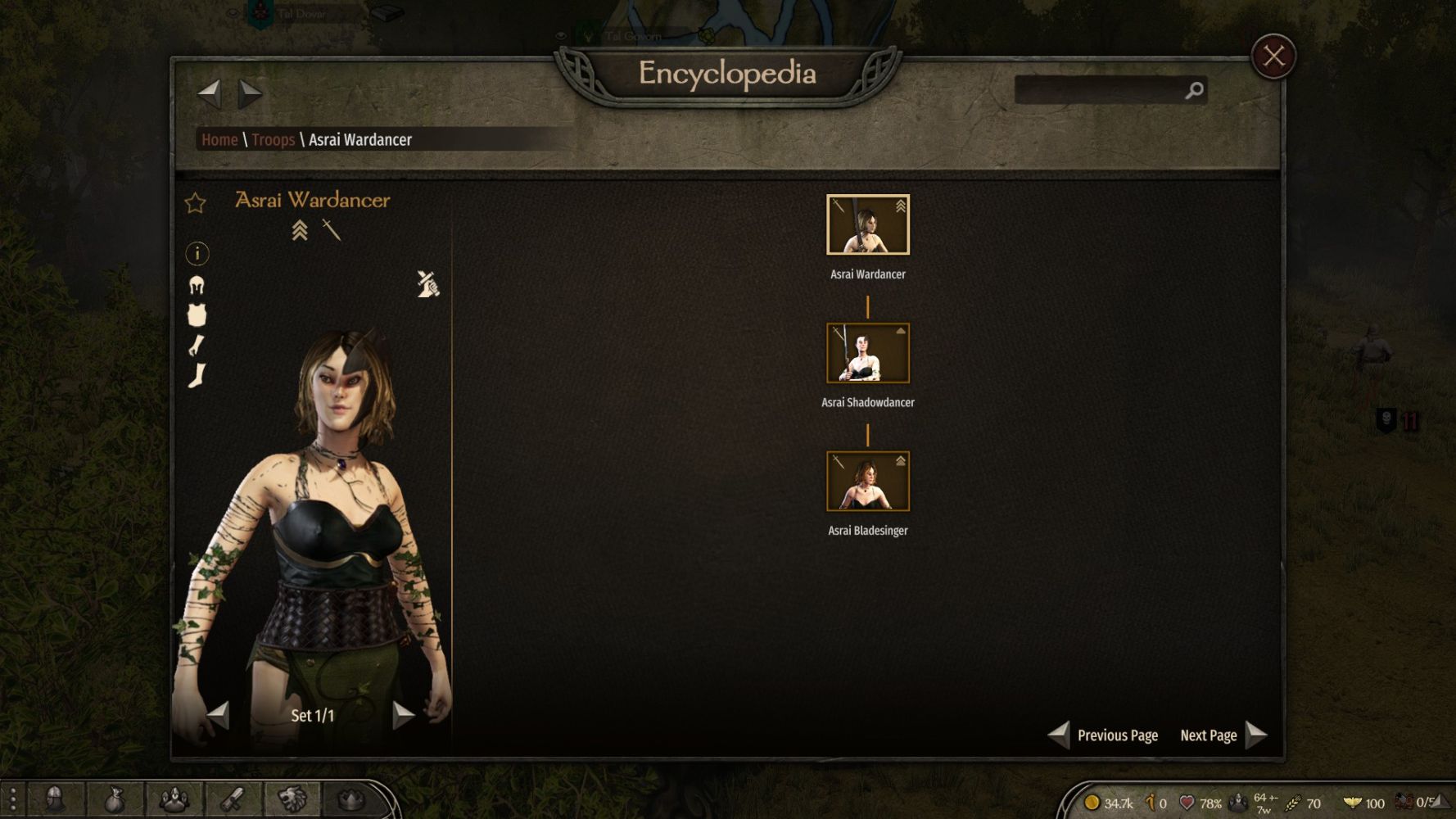Image resolution: width=1456 pixels, height=819 pixels.
Task: Select the helmet equipment icon
Action: (x=197, y=285)
